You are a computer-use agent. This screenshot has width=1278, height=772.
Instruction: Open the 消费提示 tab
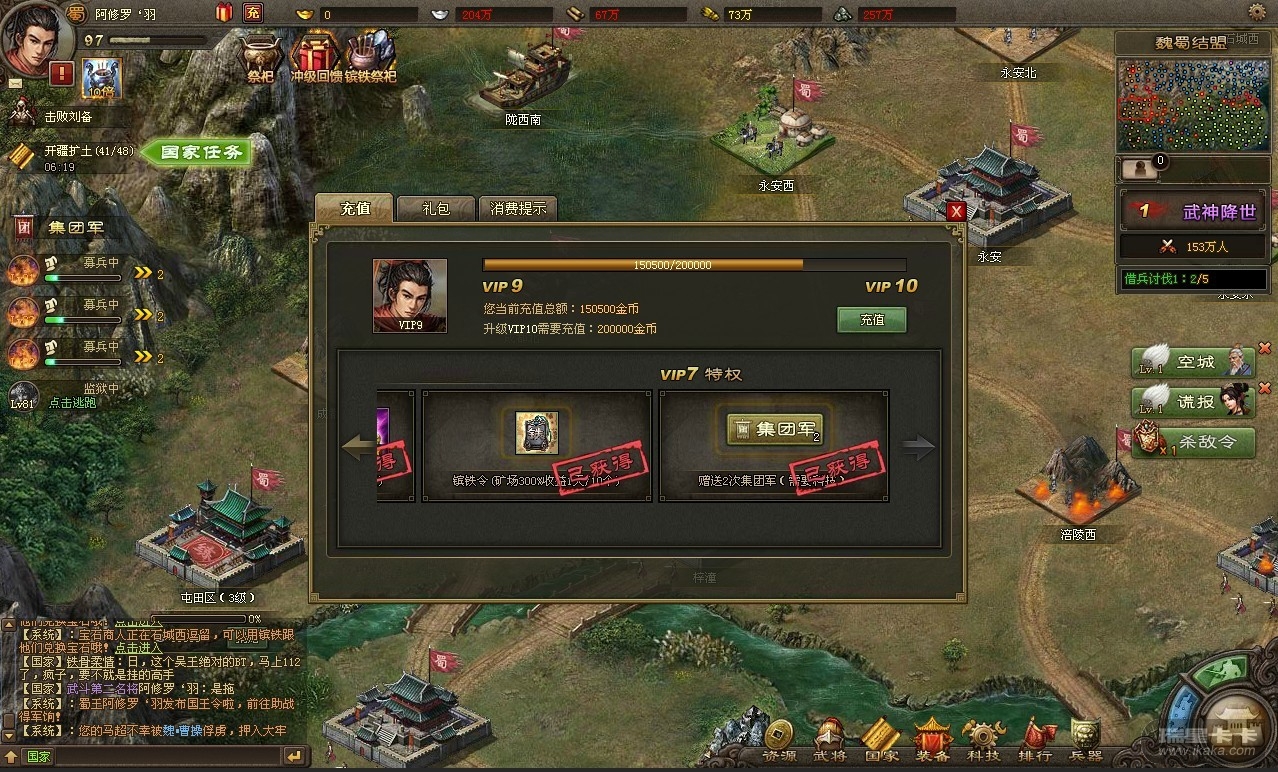pyautogui.click(x=518, y=209)
